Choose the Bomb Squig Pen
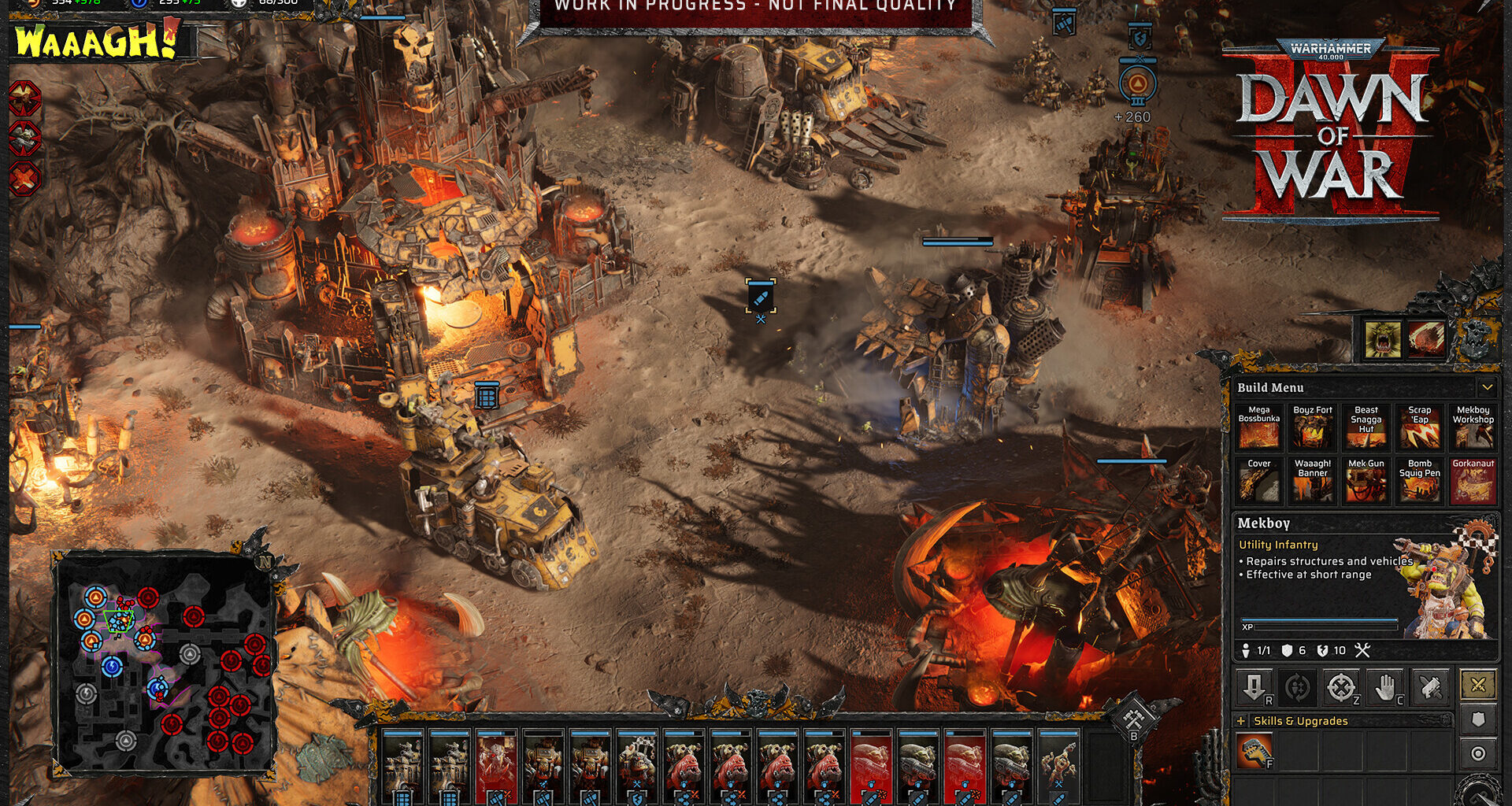Screen dimensions: 1512x806 pos(1419,481)
